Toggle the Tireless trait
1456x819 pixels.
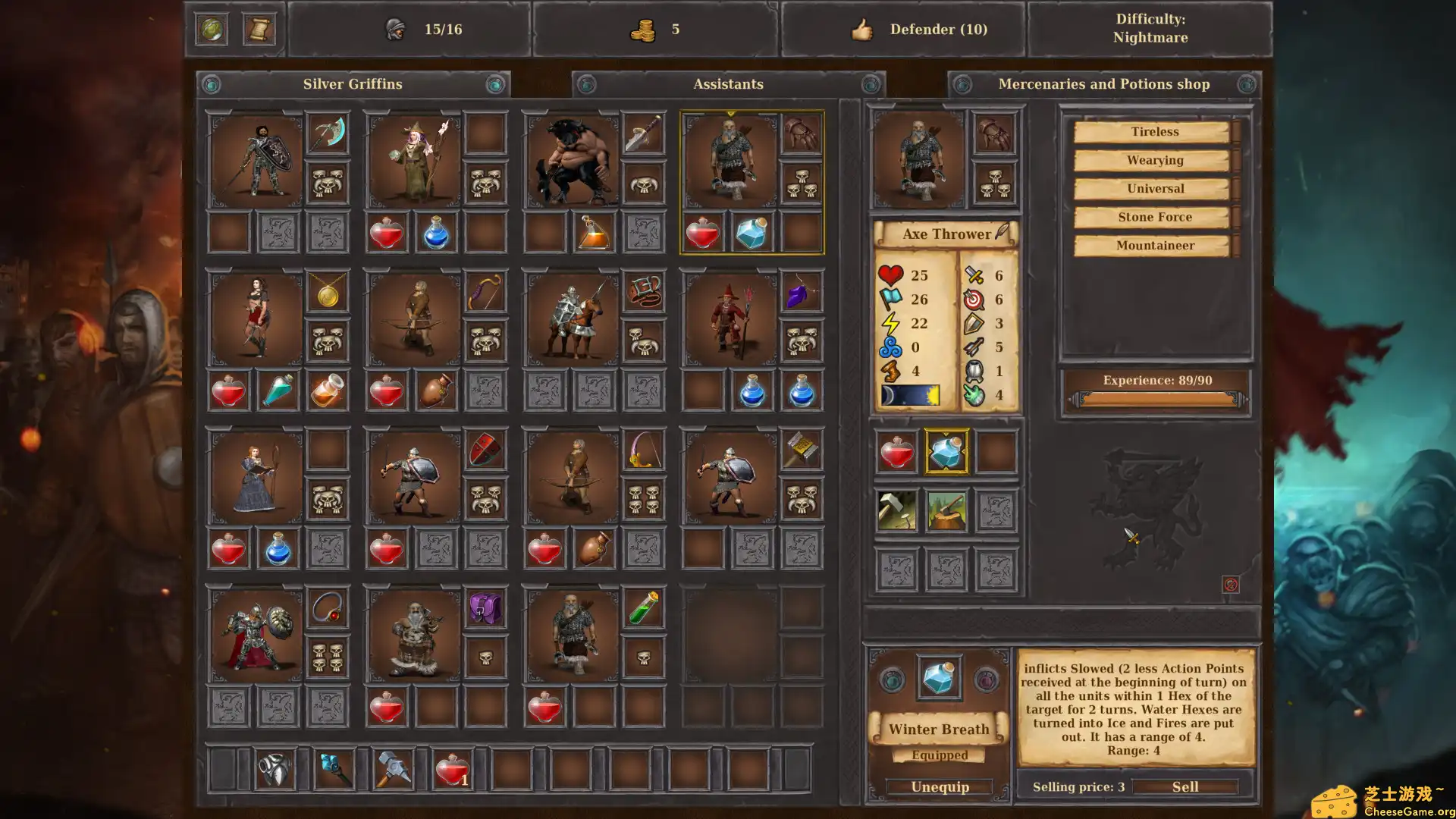tap(1153, 130)
